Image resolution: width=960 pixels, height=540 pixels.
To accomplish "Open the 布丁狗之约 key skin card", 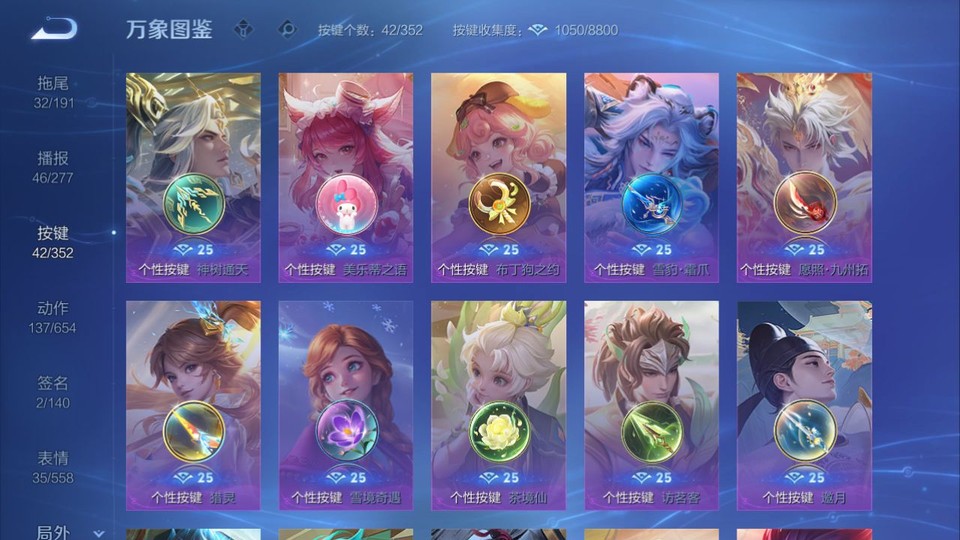I will [498, 177].
